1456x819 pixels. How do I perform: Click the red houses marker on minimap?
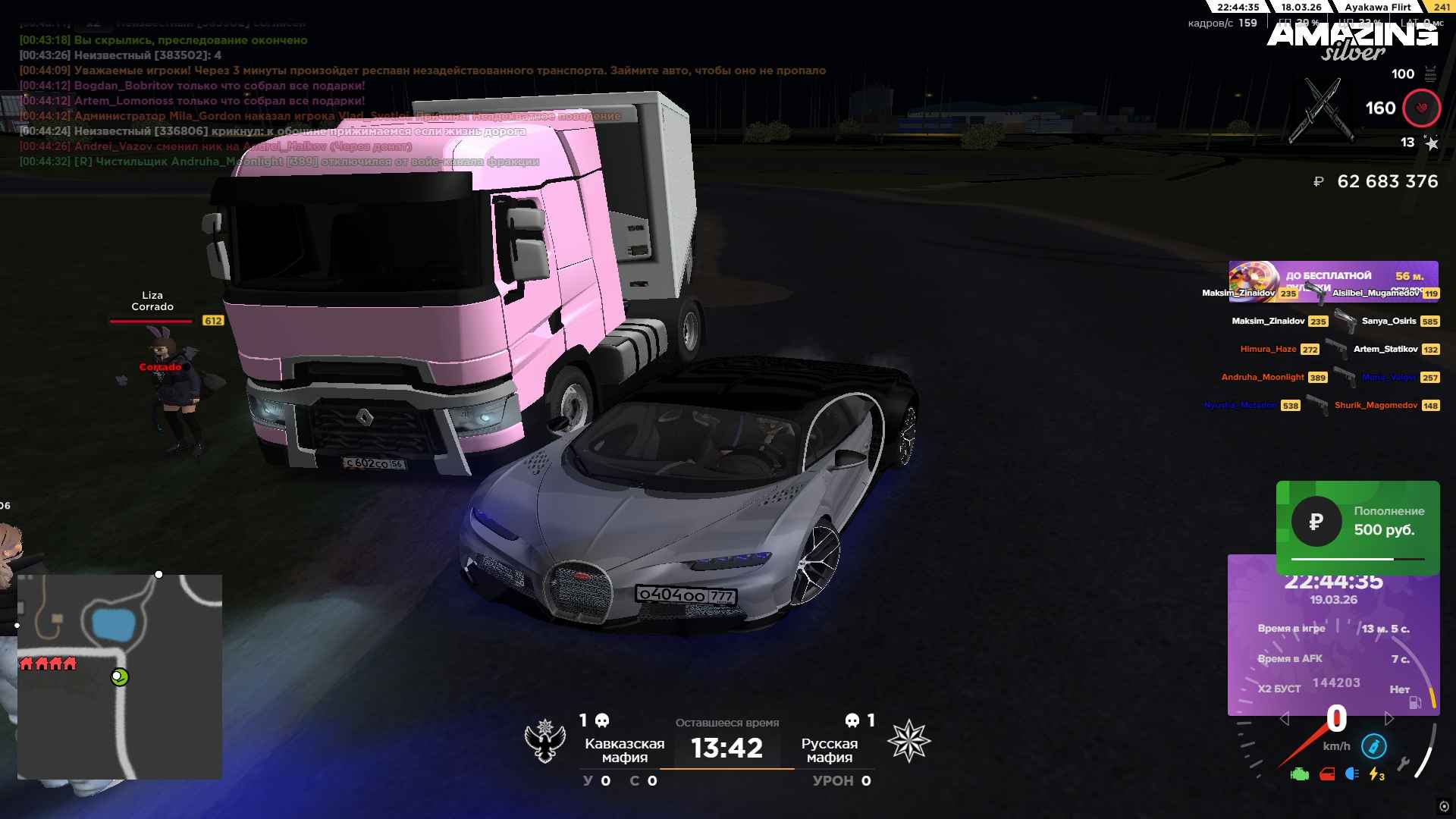coord(48,664)
